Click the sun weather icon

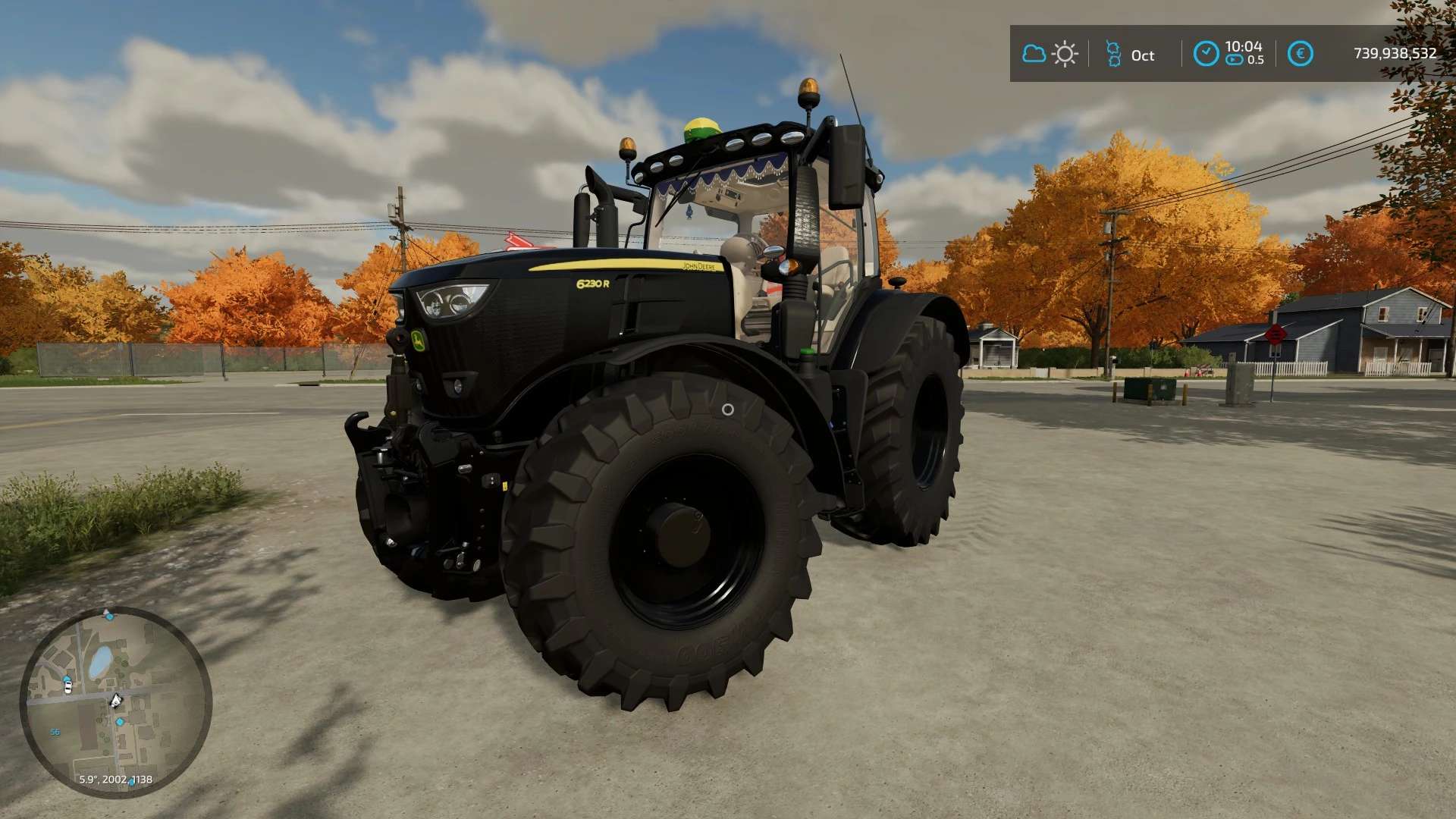coord(1065,54)
